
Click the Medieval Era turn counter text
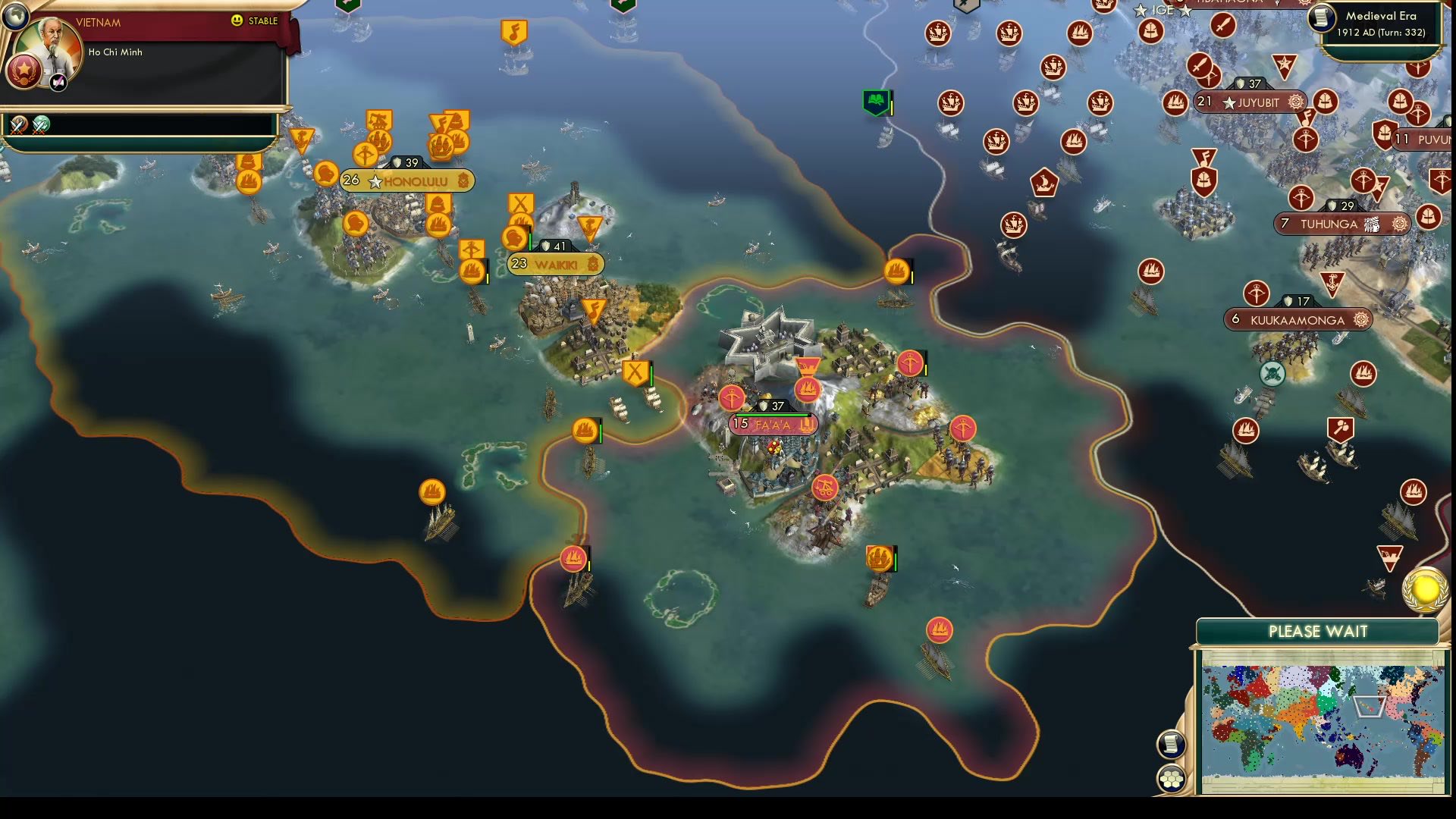pyautogui.click(x=1382, y=33)
